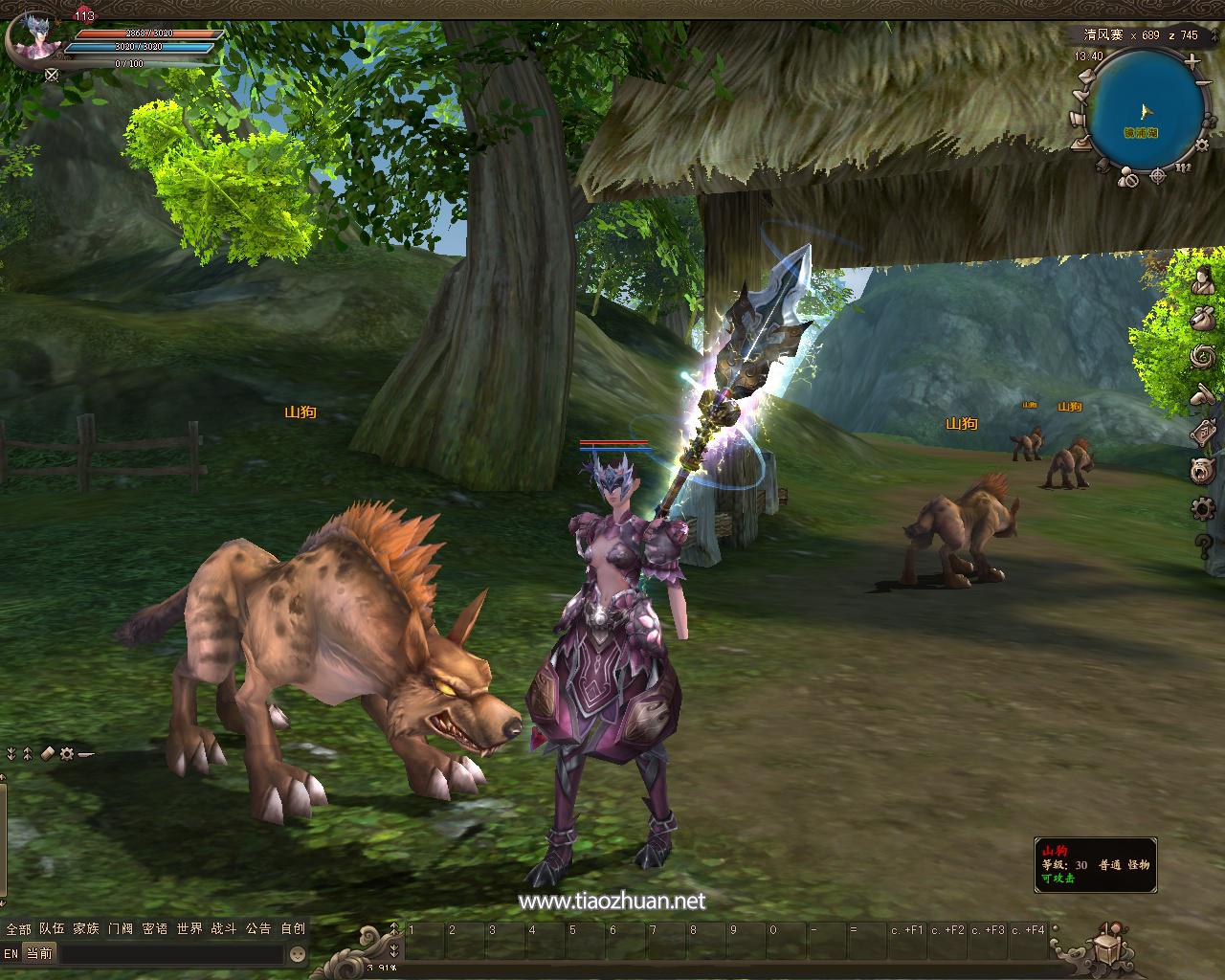Viewport: 1225px width, 980px height.
Task: Switch to the 队伍 chat tab
Action: [53, 928]
